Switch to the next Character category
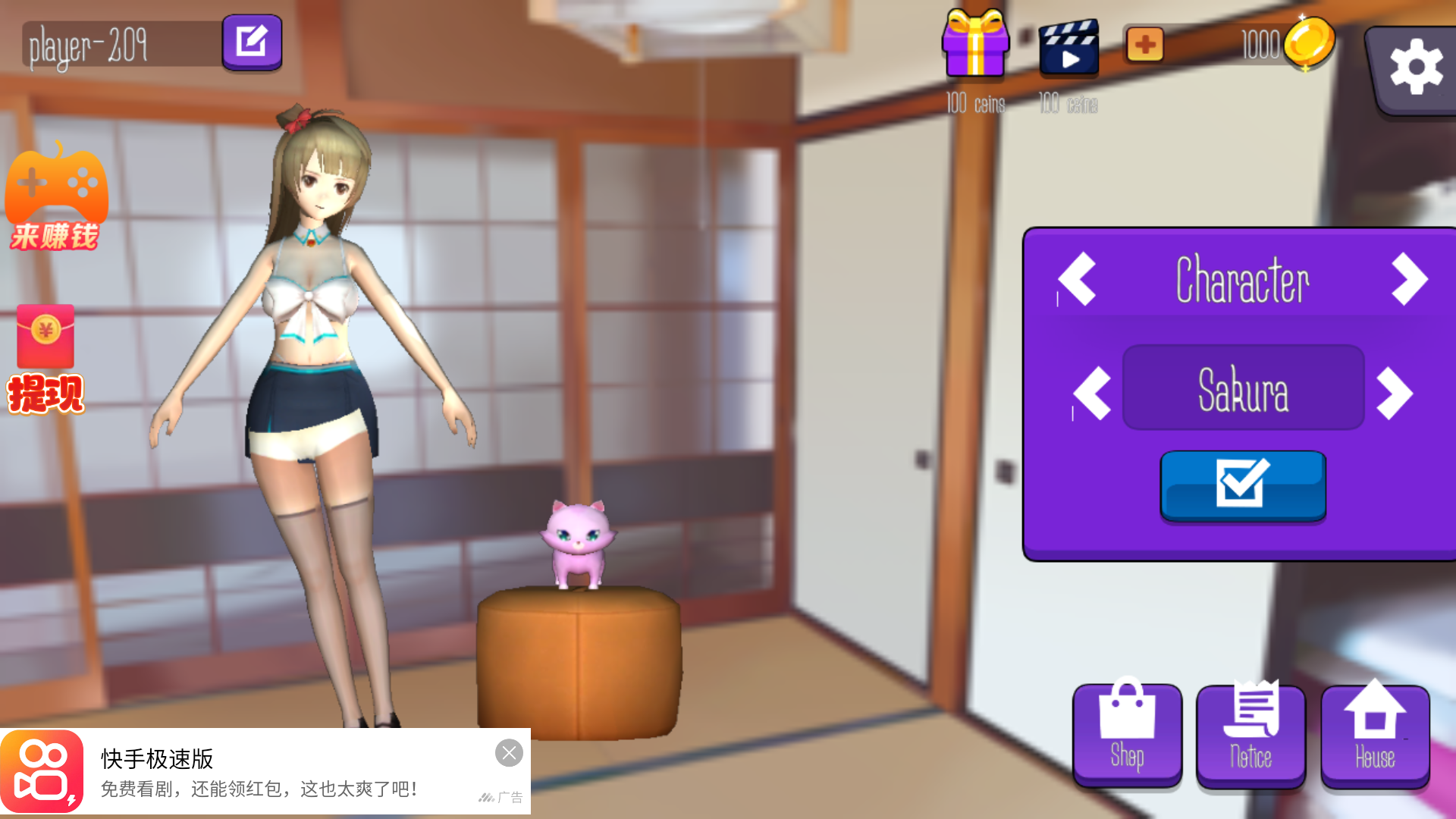This screenshot has height=819, width=1456. click(1409, 280)
